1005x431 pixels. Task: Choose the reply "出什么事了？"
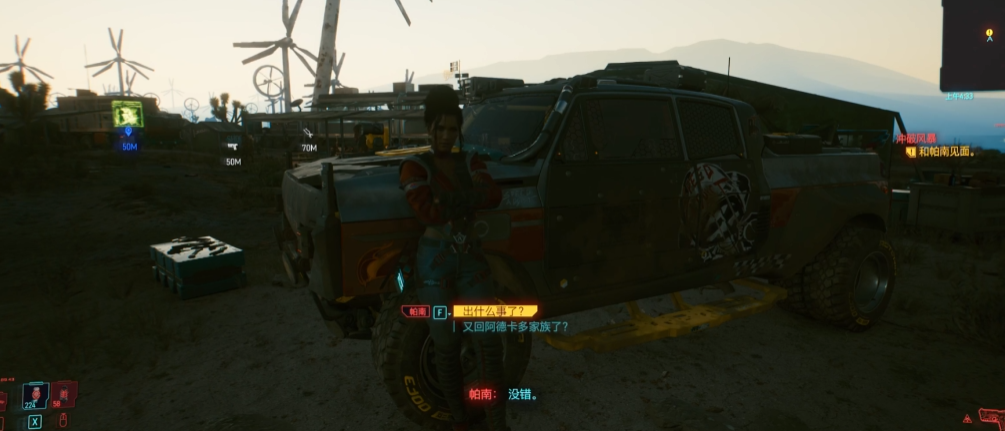coord(494,312)
